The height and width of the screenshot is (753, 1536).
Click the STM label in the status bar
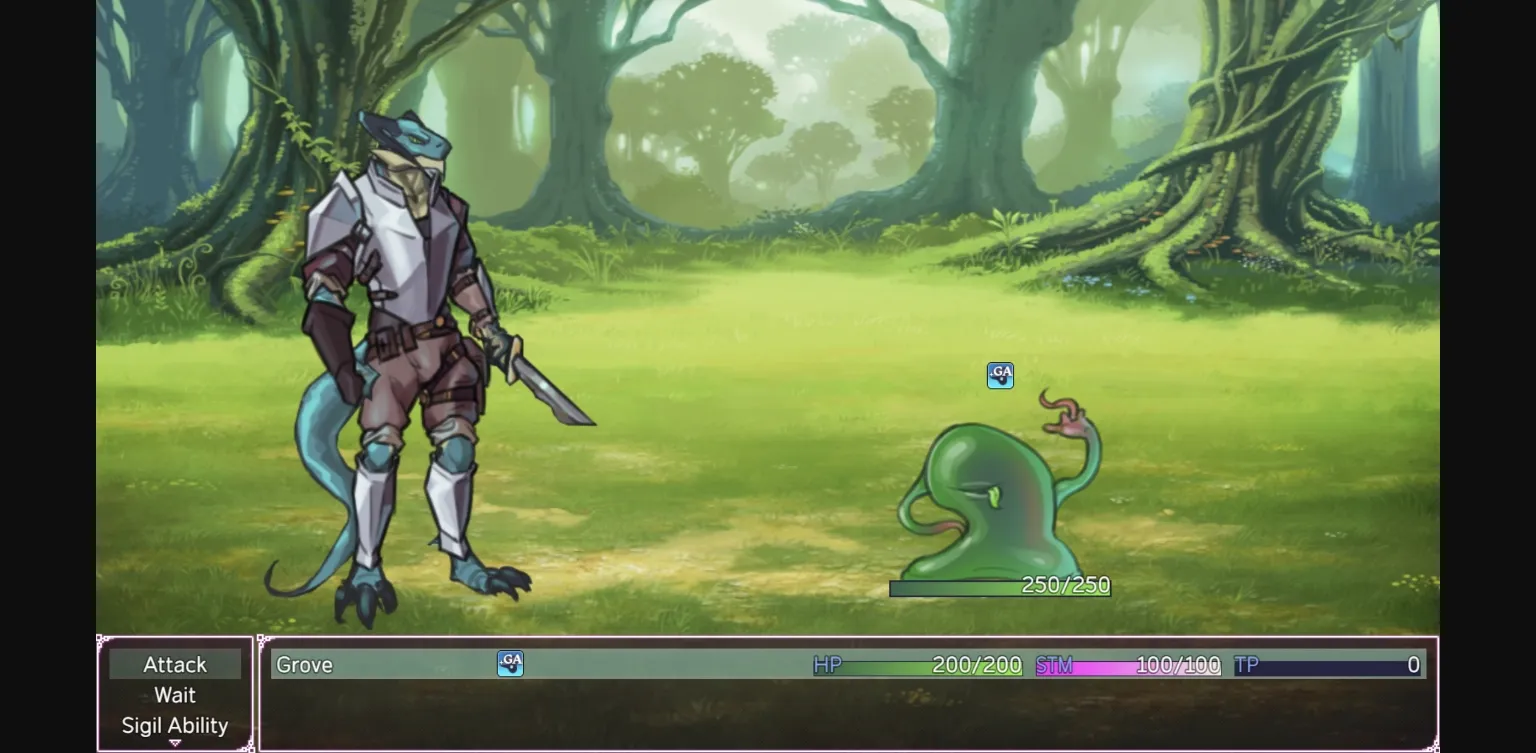pyautogui.click(x=1054, y=664)
